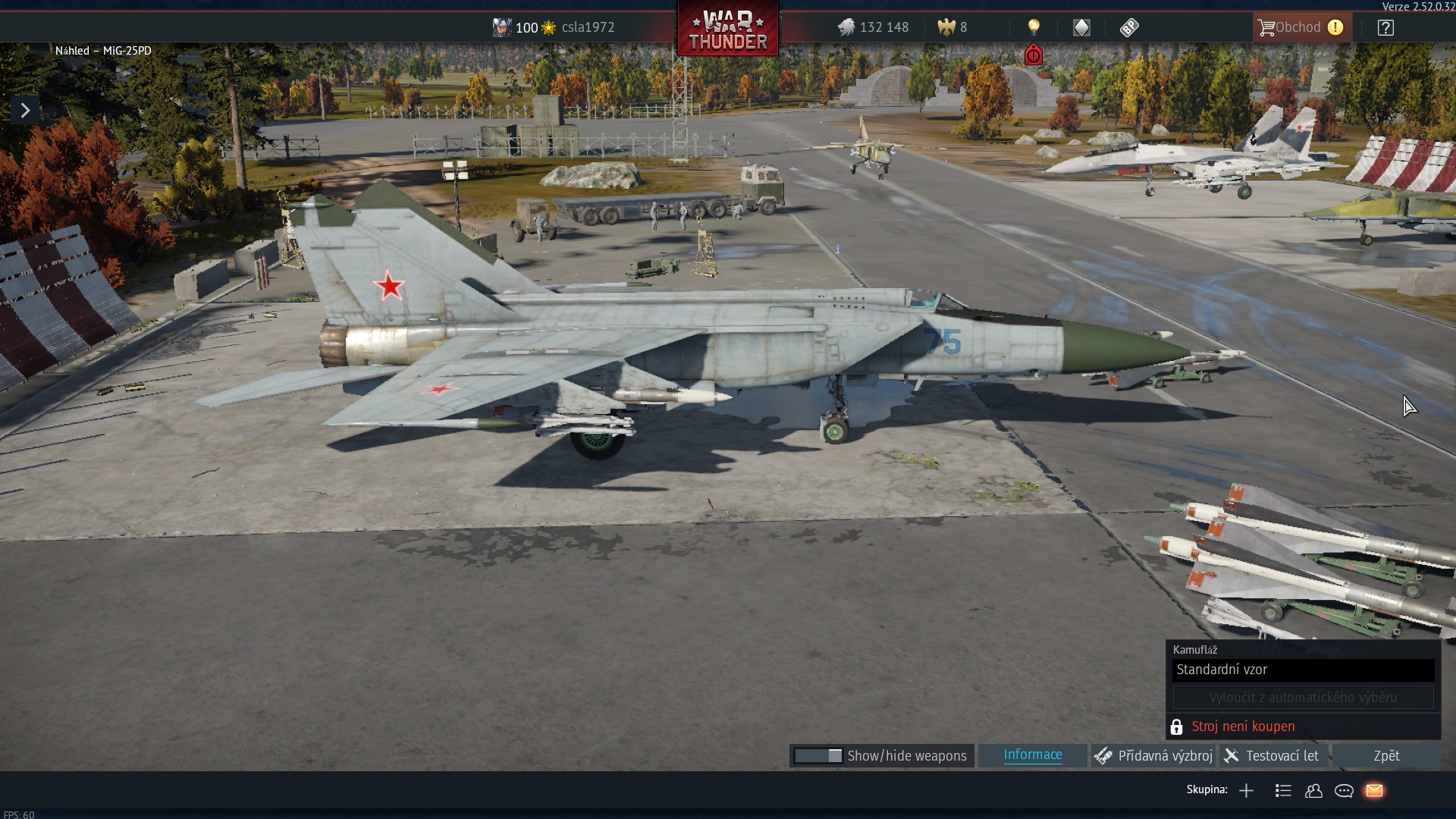Click the question mark help button
1456x819 pixels.
[1385, 28]
